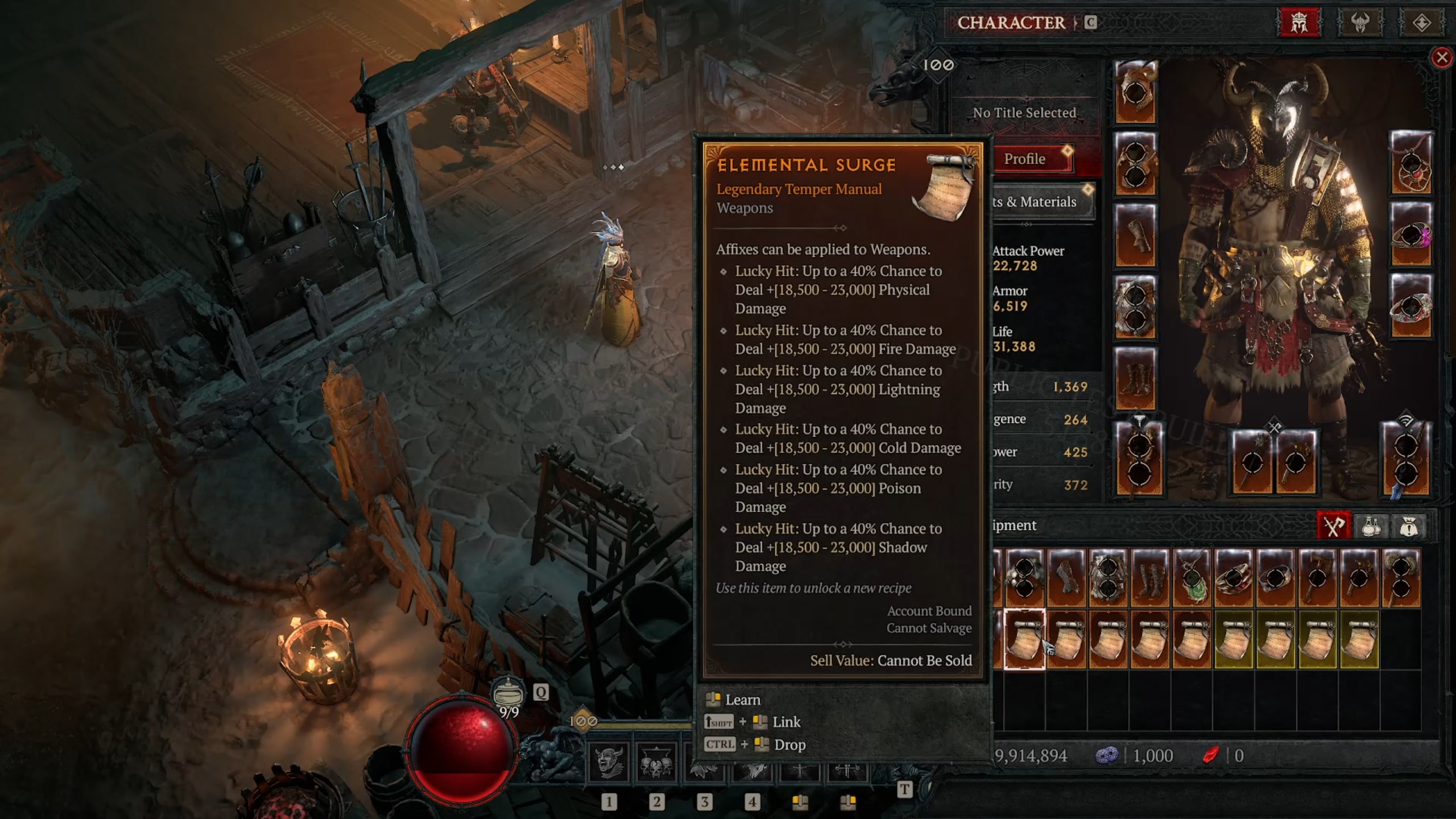Select the equipped gloves slot
Screen dimensions: 1456x819
click(1135, 235)
